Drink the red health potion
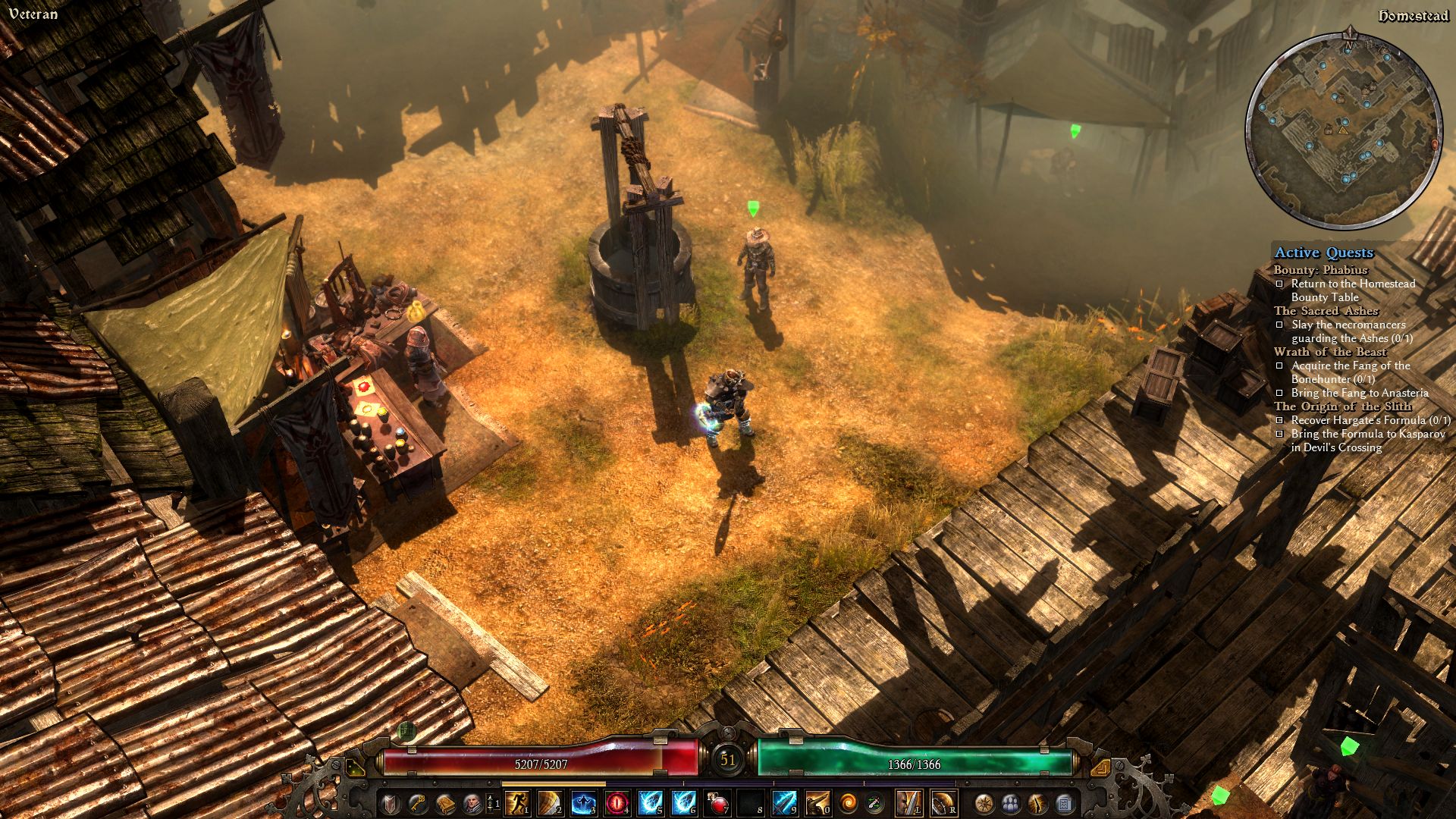This screenshot has height=819, width=1456. click(717, 802)
